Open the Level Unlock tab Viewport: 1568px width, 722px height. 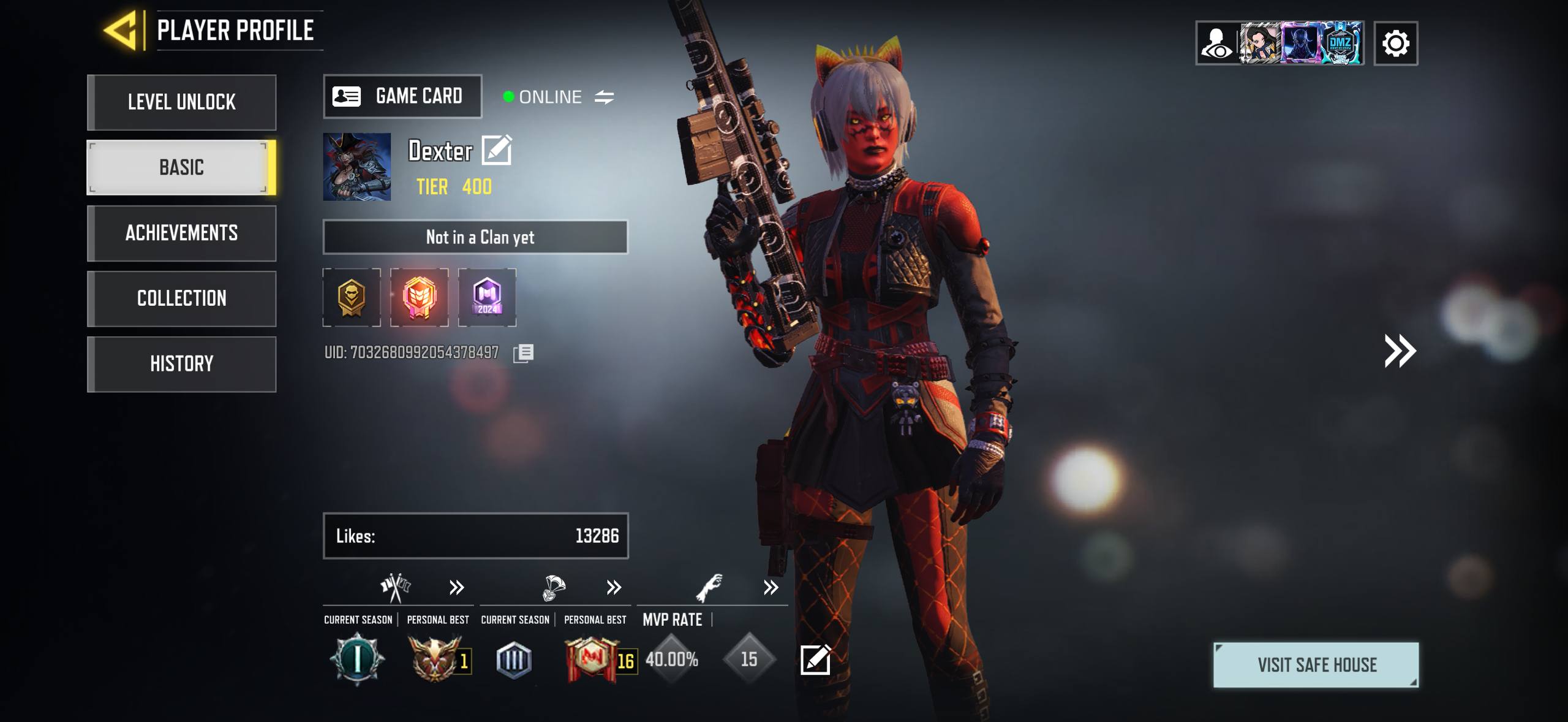[x=182, y=102]
